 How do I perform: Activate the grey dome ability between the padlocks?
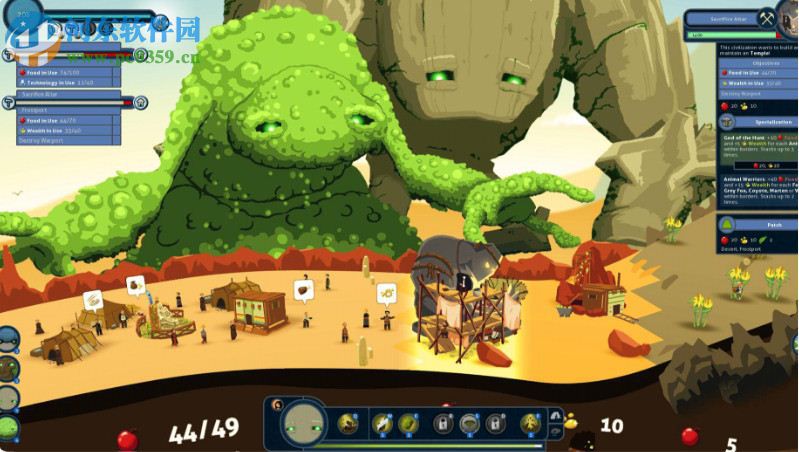(x=468, y=424)
